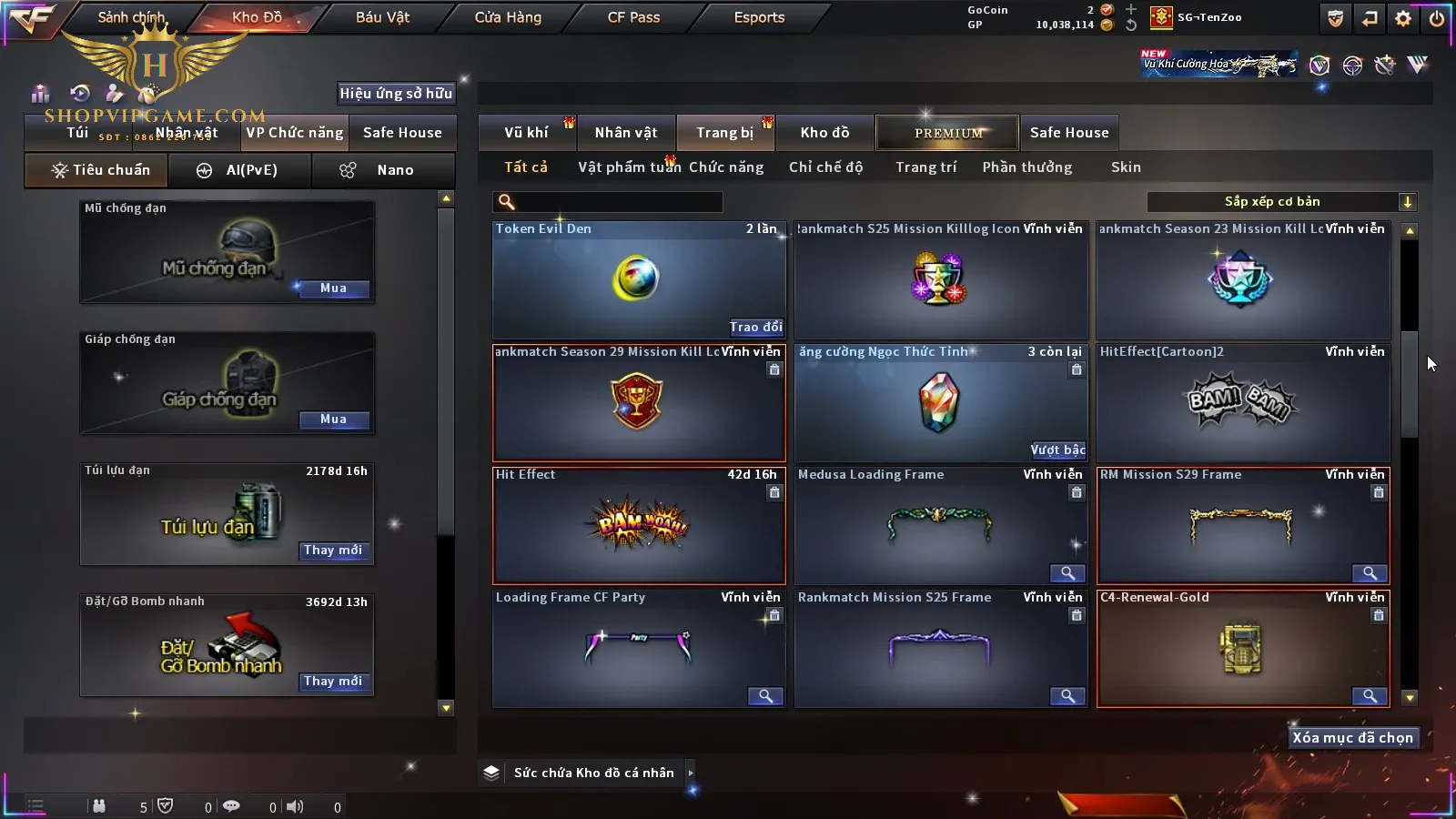Go to the Báu Vật menu
1456x819 pixels.
pos(382,17)
